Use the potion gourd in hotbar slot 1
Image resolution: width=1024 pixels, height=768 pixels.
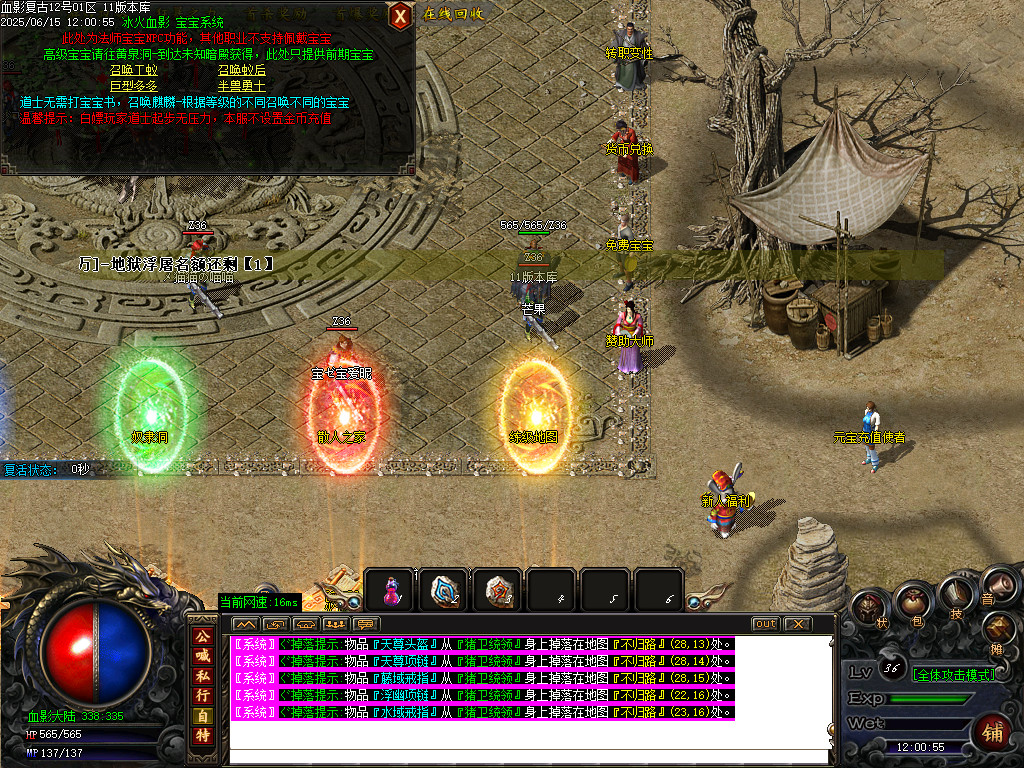pyautogui.click(x=389, y=591)
